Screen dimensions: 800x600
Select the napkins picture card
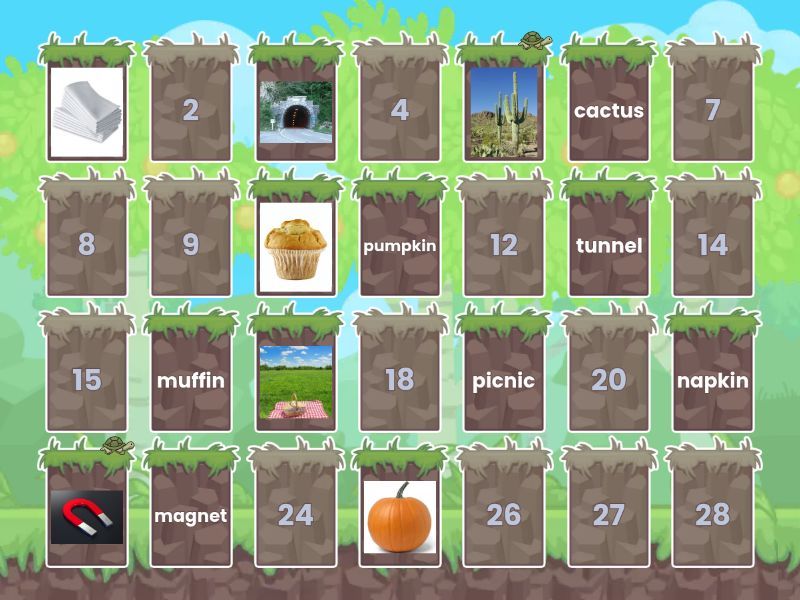coord(87,110)
